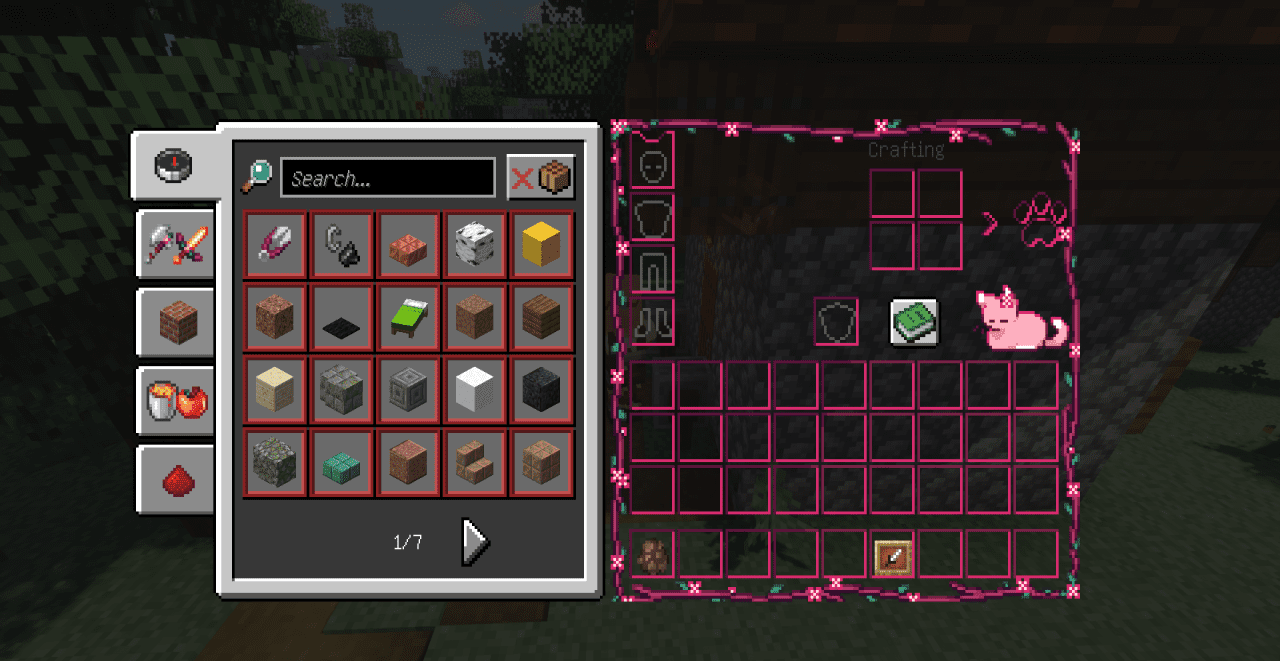Viewport: 1280px width, 661px height.
Task: Click the boots armor slot
Action: [x=653, y=322]
